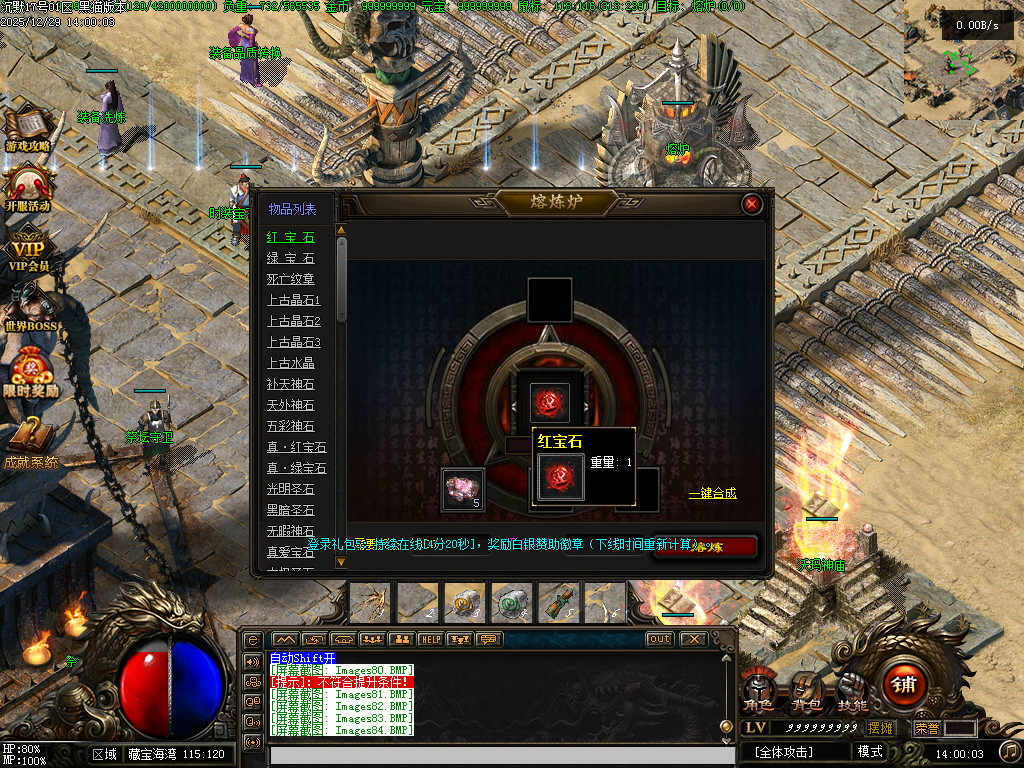Screen dimensions: 1024x768
Task: Click the HELP button above the chat
Action: point(431,639)
